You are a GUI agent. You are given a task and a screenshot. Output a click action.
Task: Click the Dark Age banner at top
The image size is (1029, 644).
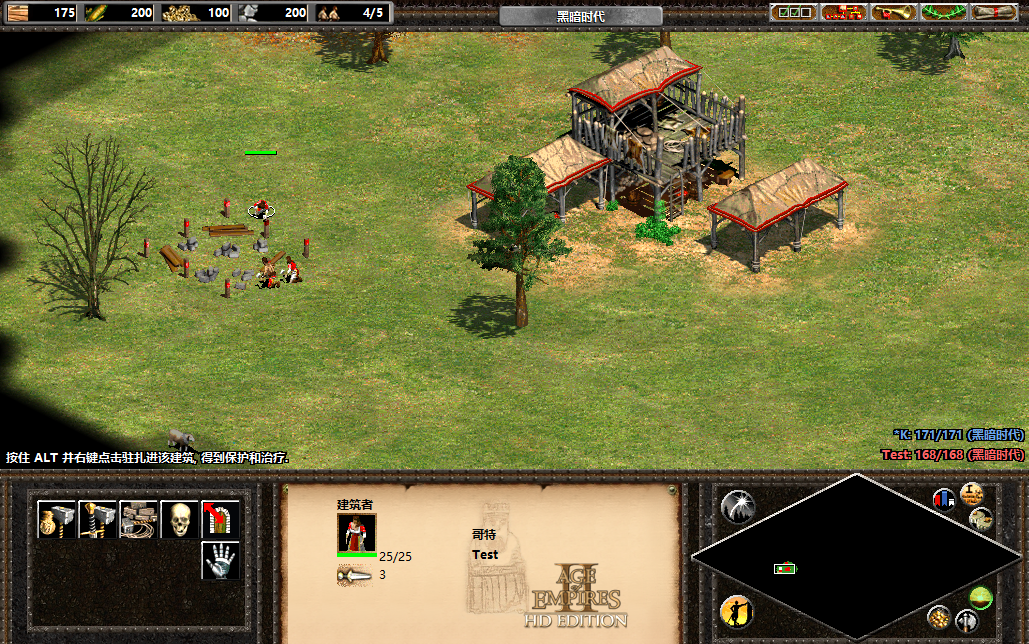point(580,16)
